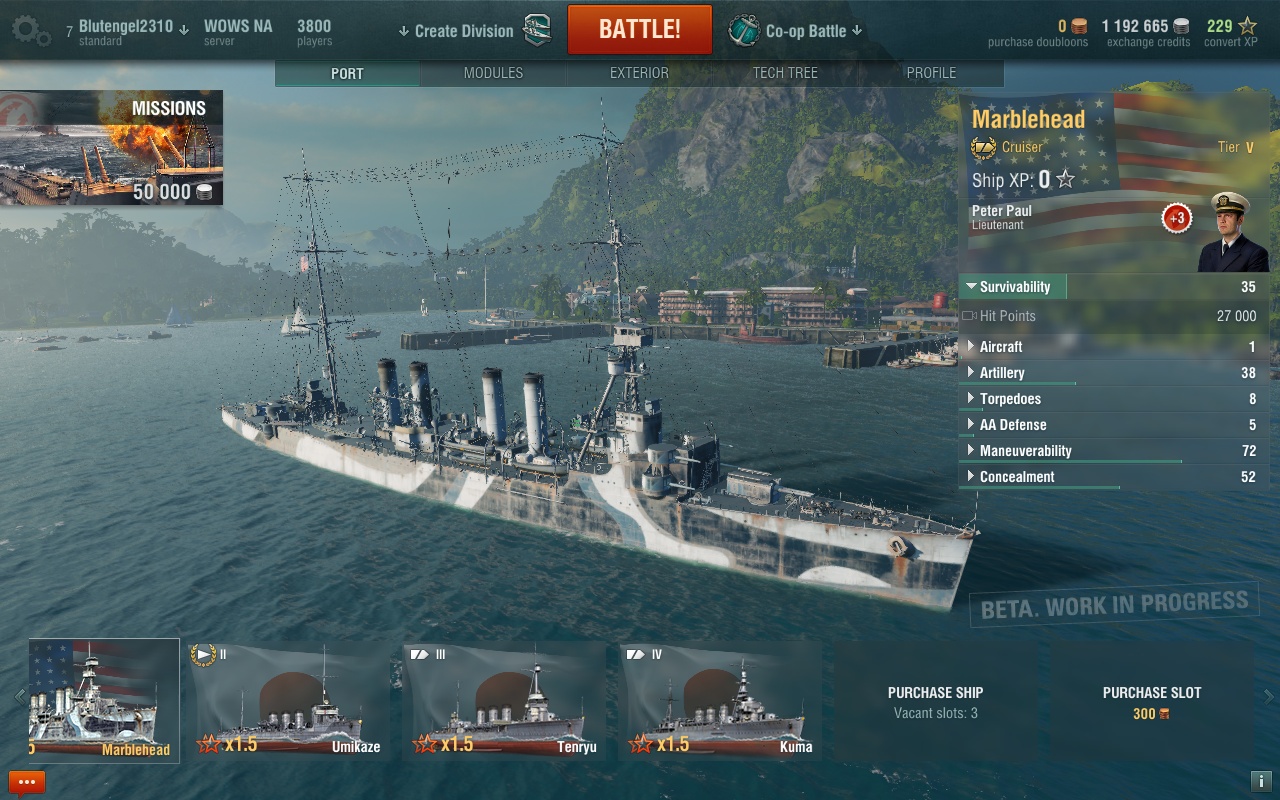The height and width of the screenshot is (800, 1280).
Task: Select the Umikaze ship in carousel
Action: (x=288, y=702)
